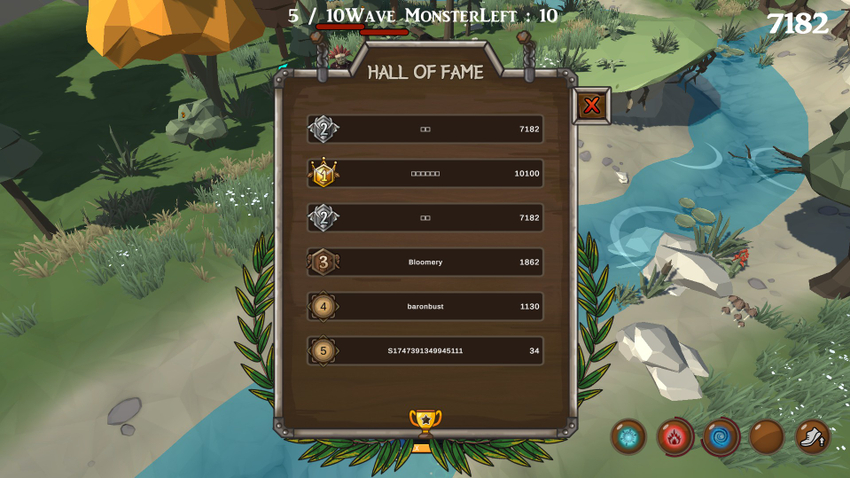Image resolution: width=850 pixels, height=478 pixels.
Task: Click the gold trophy icon
Action: (425, 421)
